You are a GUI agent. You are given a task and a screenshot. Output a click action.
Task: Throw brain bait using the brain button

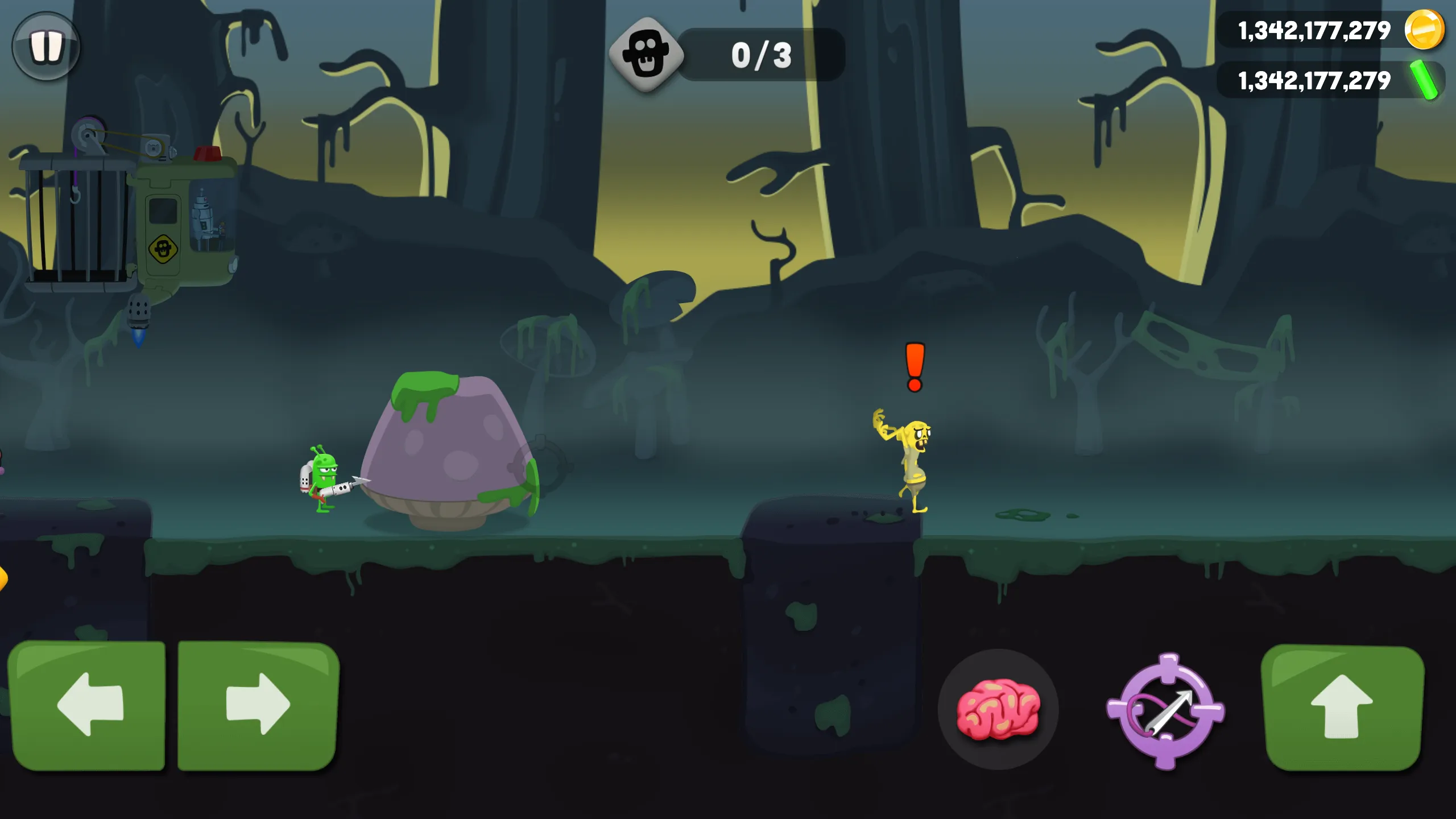tap(998, 709)
